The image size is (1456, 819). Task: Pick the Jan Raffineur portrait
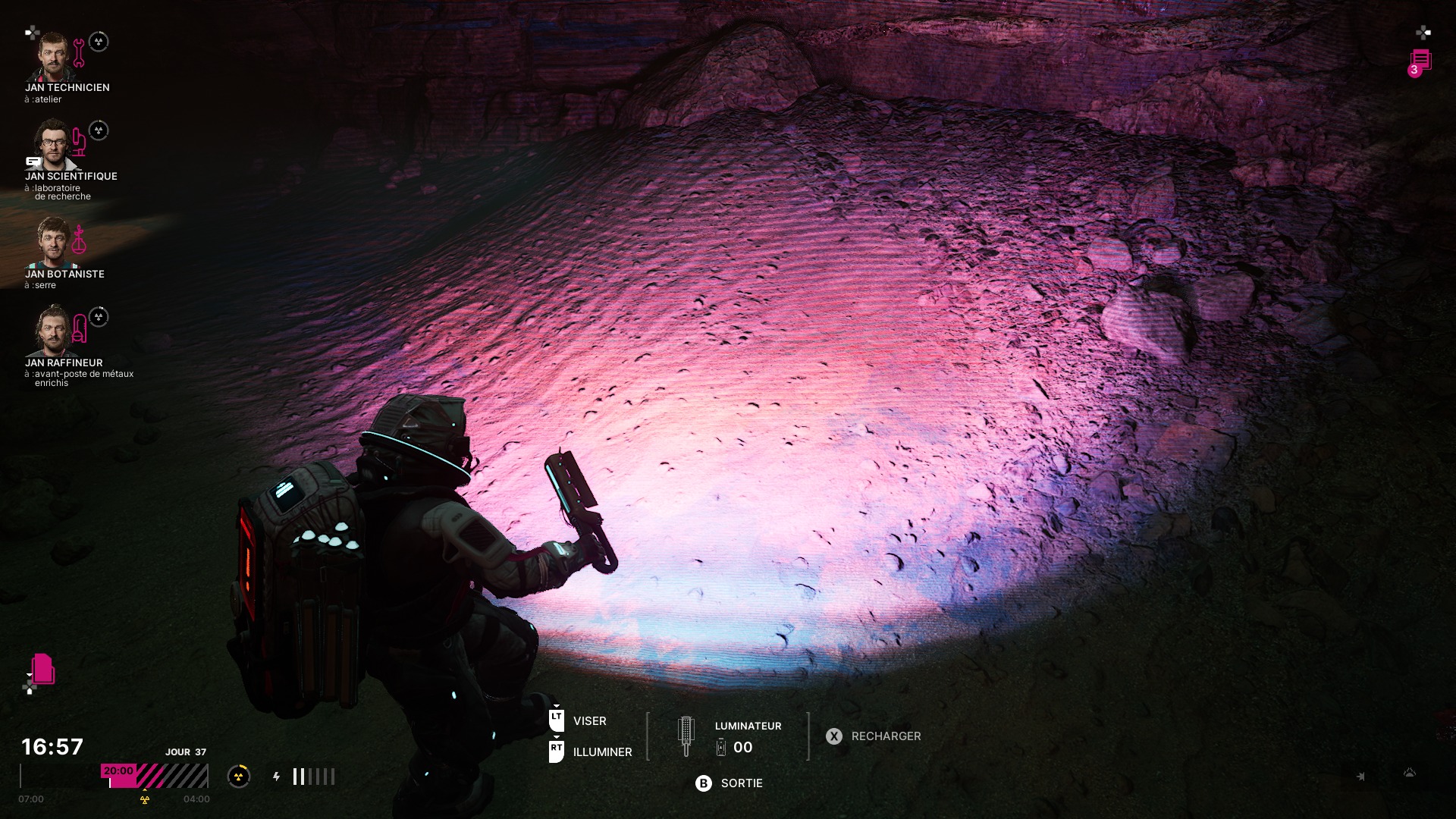[x=52, y=330]
